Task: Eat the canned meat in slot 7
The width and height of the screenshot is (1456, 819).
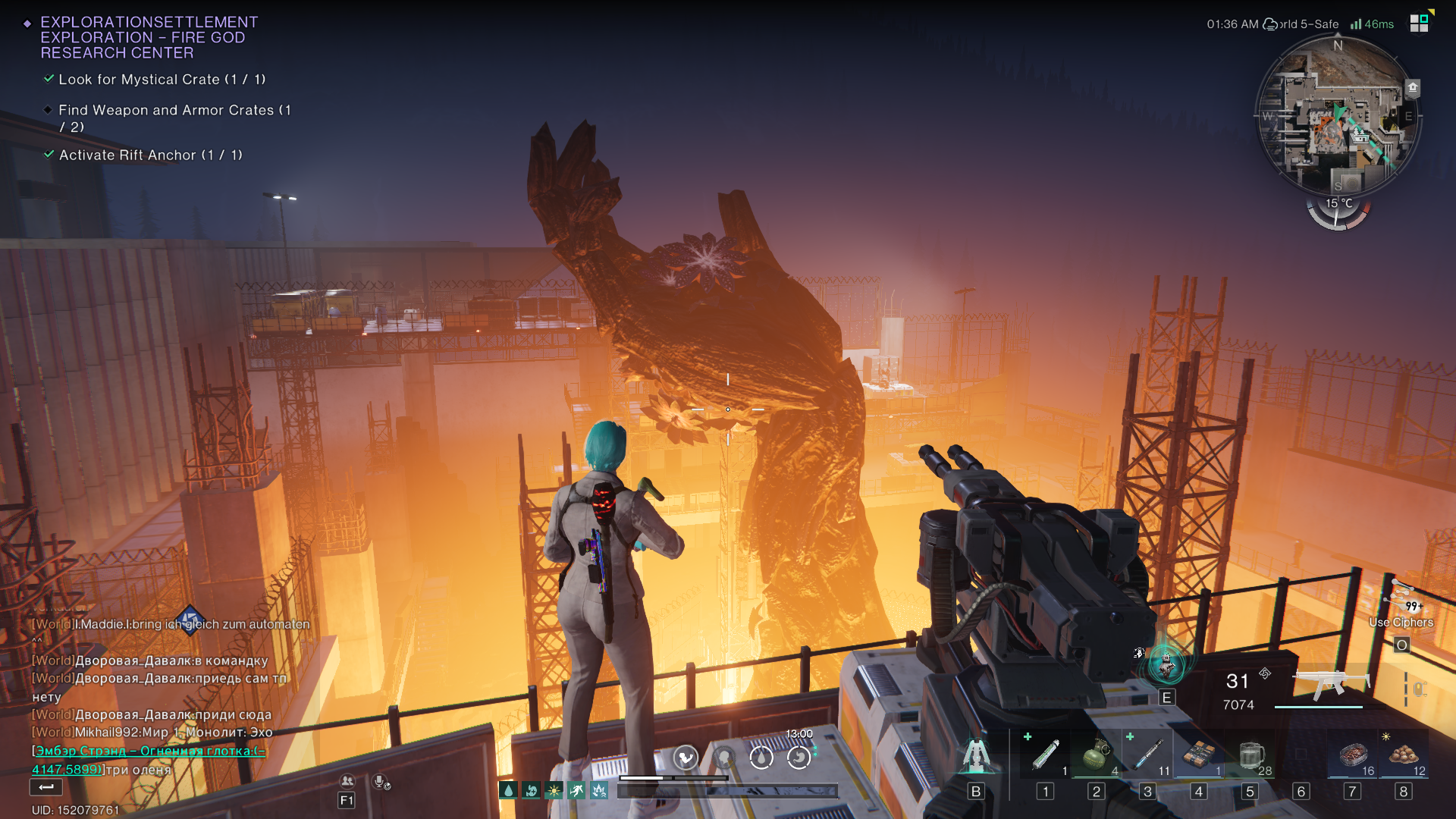Action: click(1352, 755)
